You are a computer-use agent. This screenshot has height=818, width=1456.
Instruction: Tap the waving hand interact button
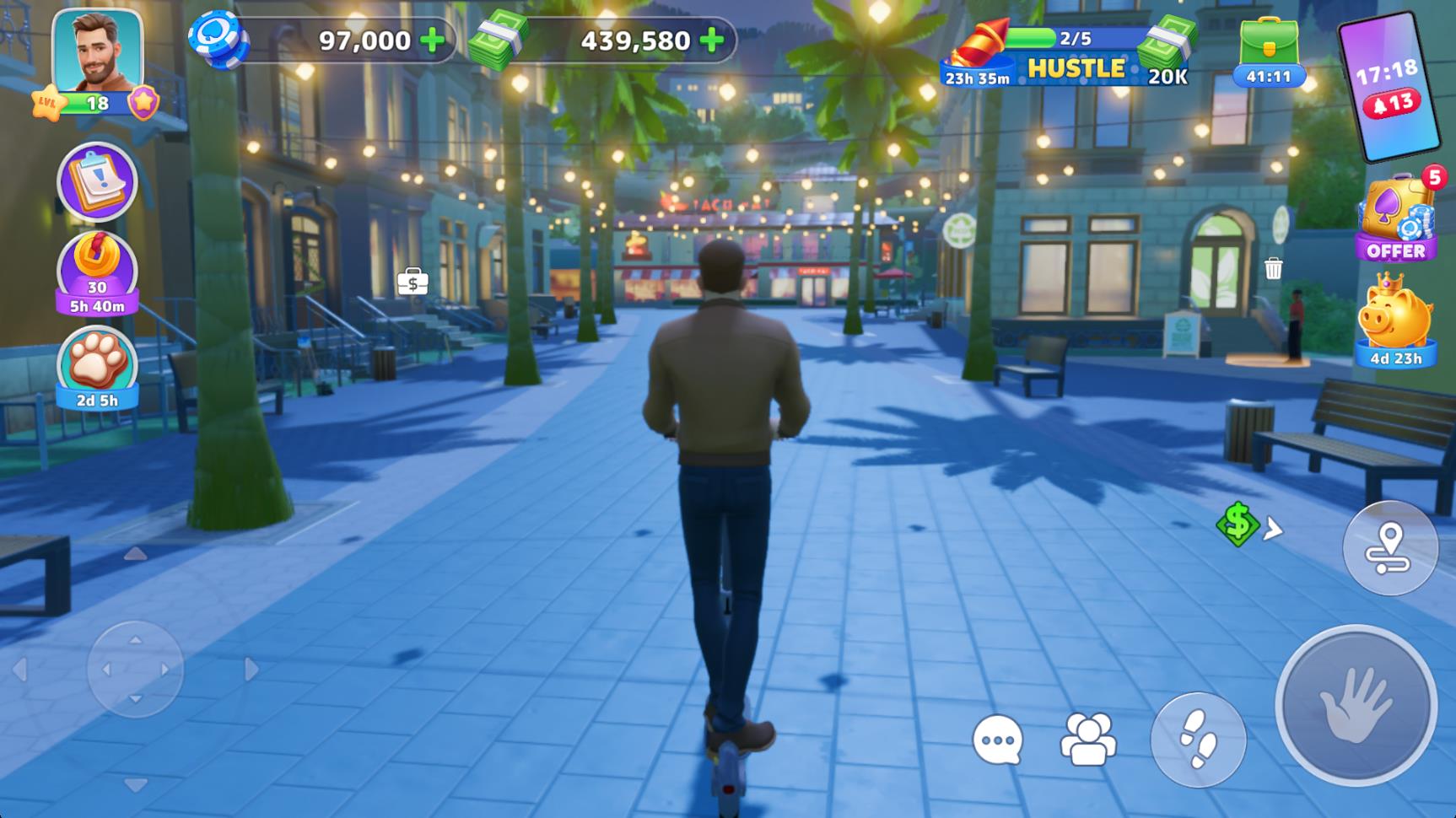pyautogui.click(x=1355, y=705)
